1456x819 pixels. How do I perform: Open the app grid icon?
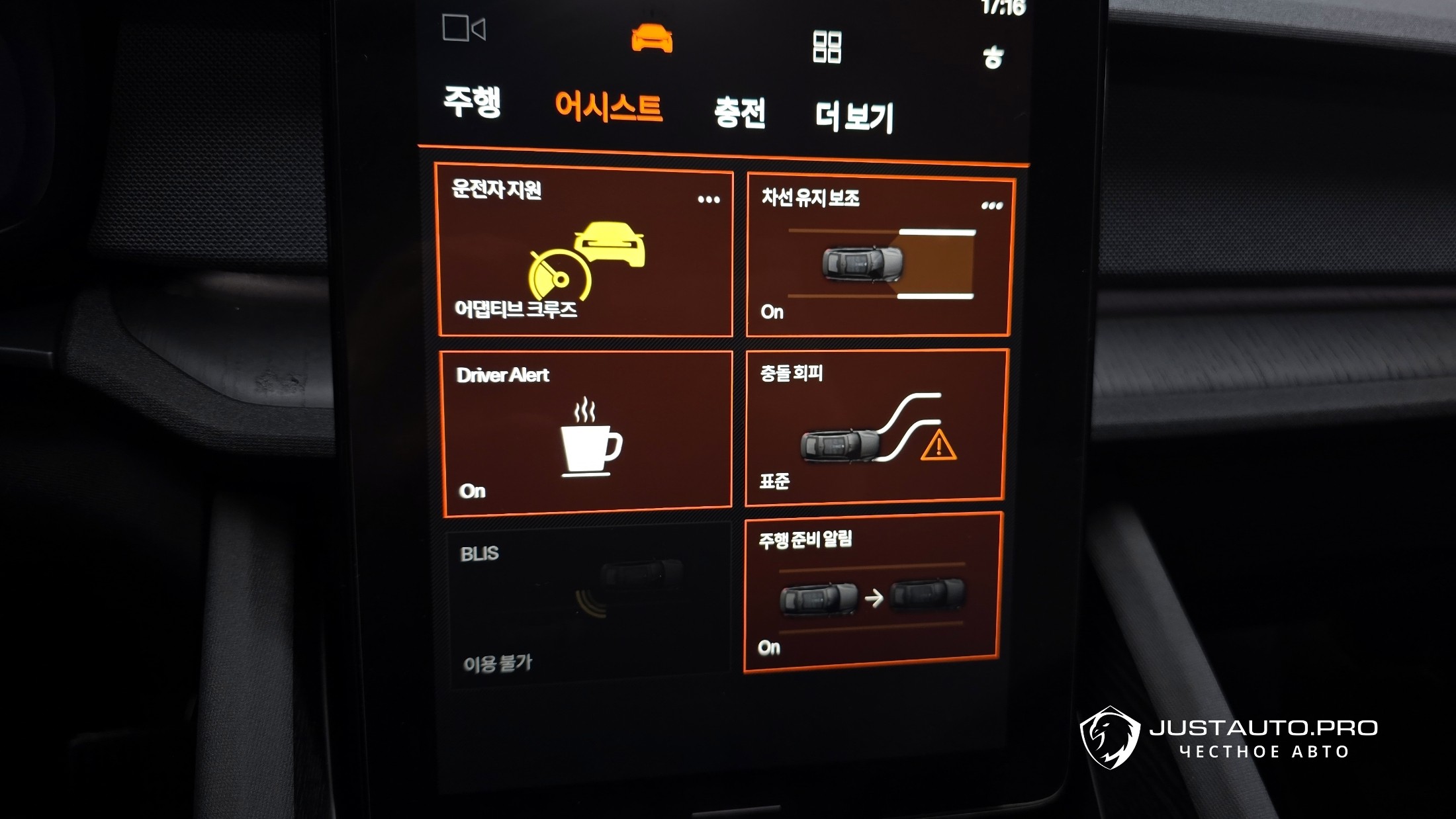[x=827, y=47]
